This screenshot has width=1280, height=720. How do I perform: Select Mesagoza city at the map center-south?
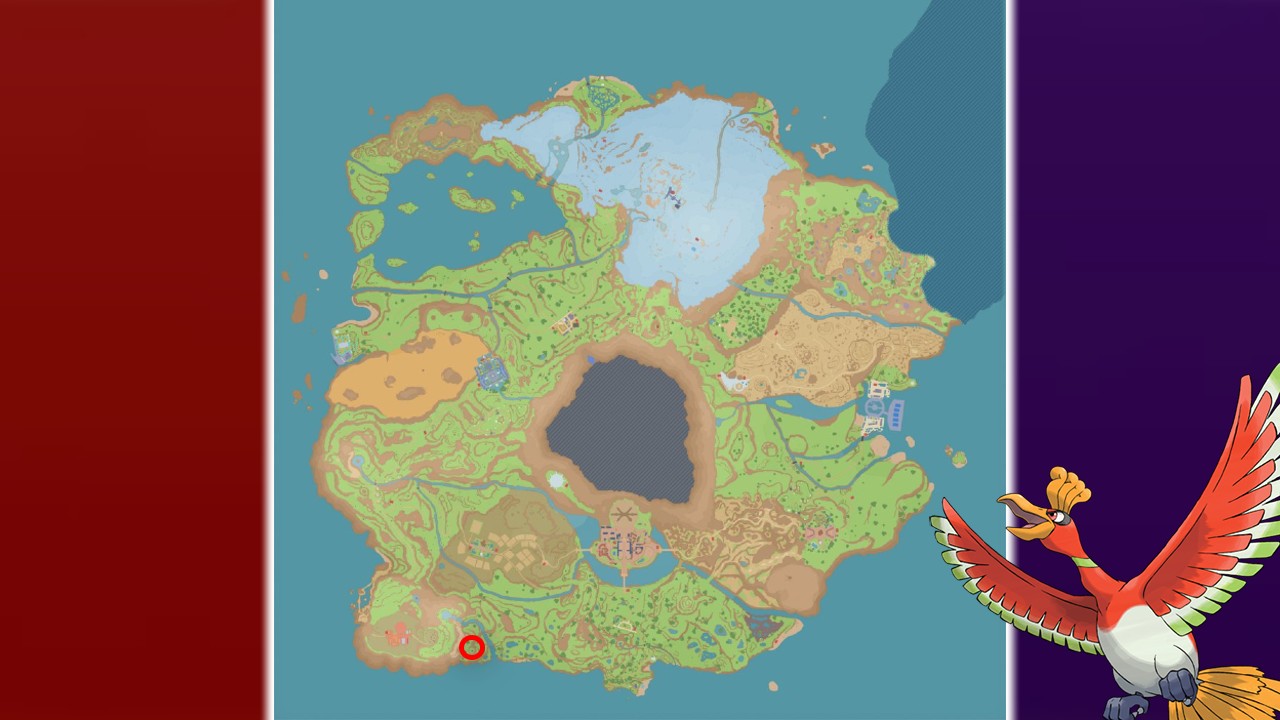pyautogui.click(x=623, y=545)
